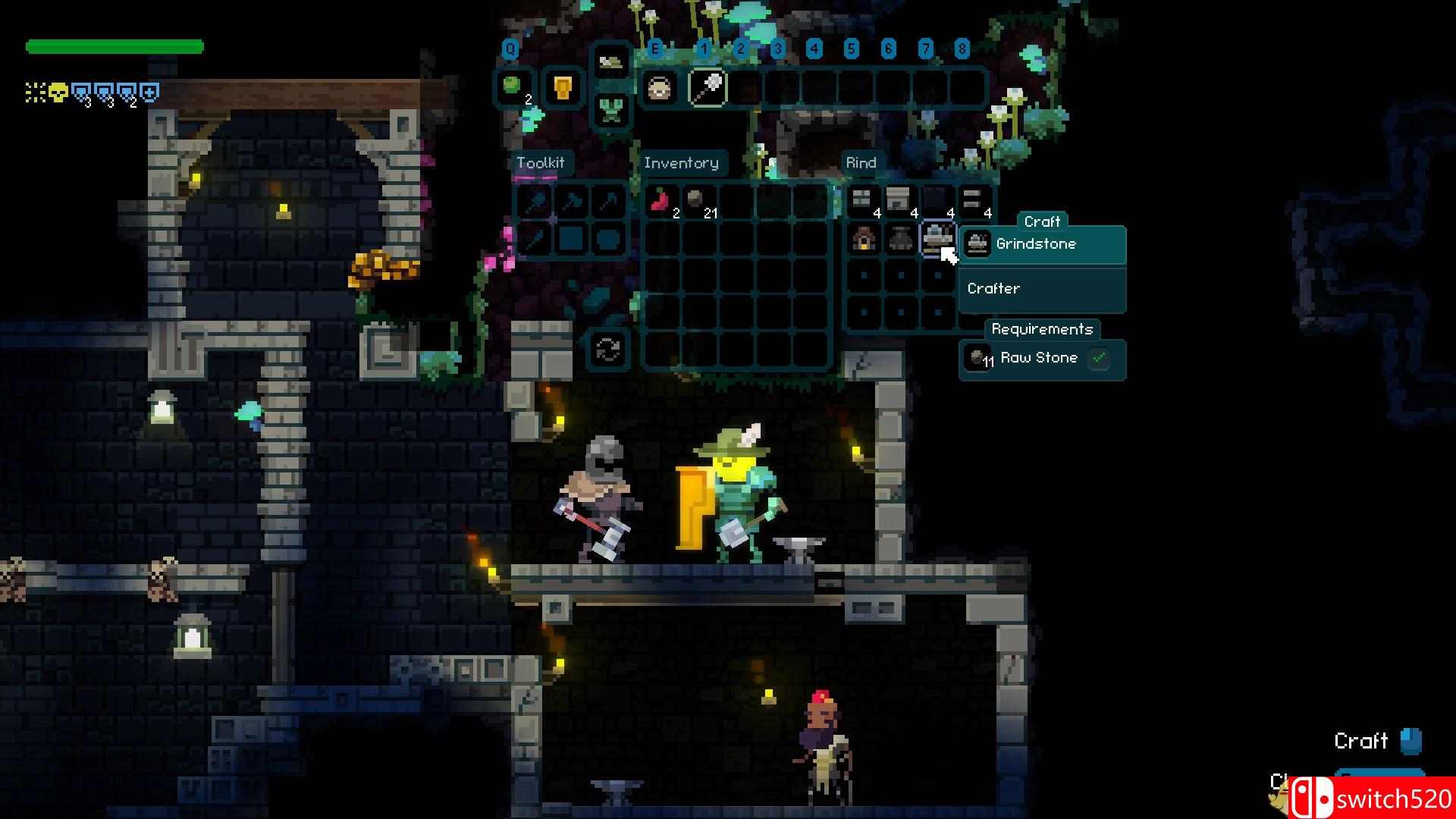
Task: Open the Rind crafting tab
Action: (861, 163)
